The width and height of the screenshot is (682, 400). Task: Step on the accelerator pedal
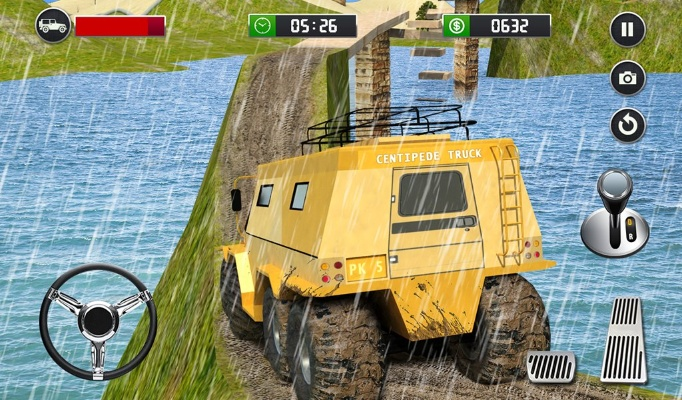tap(623, 339)
